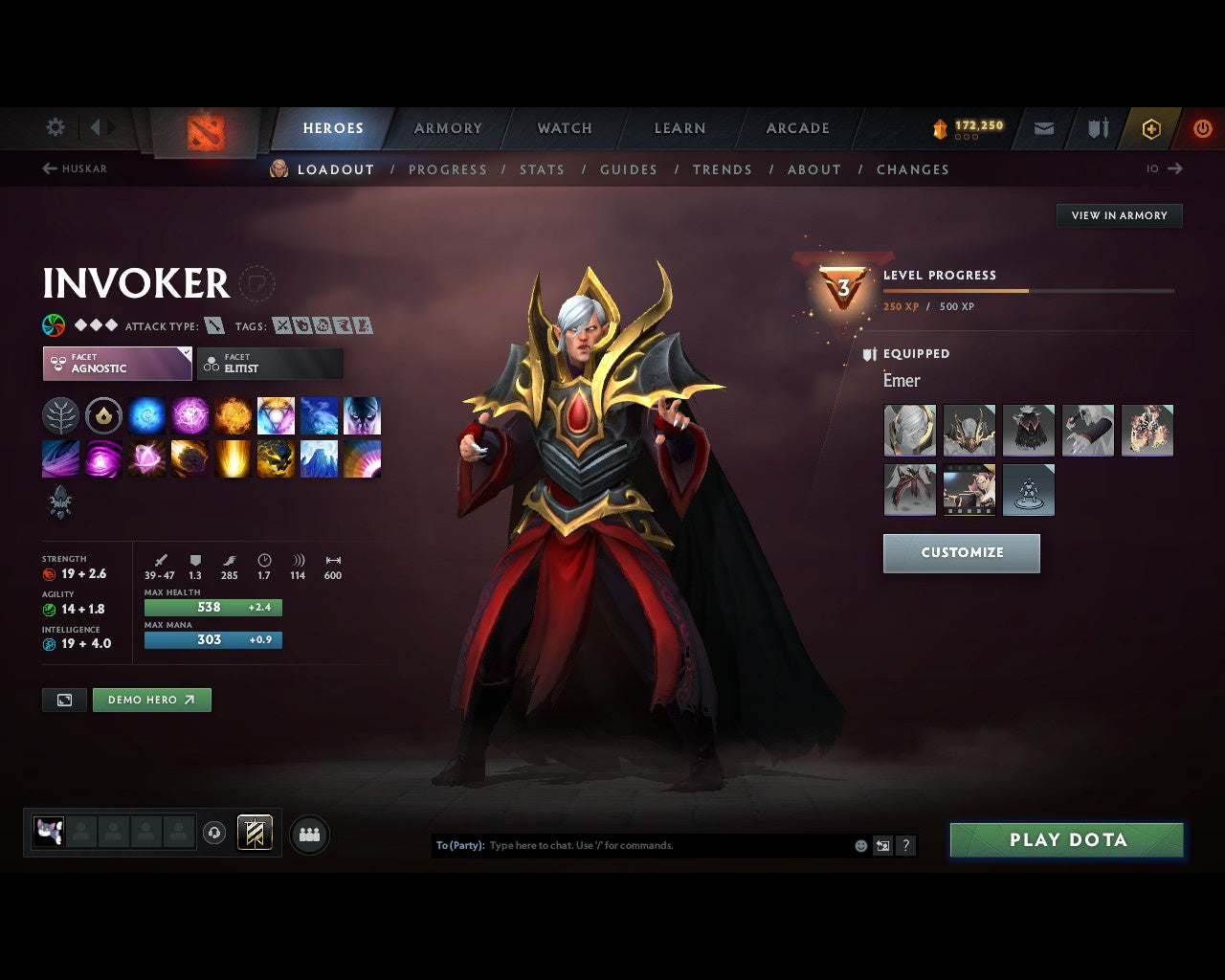
Task: Open the IO next hero arrow
Action: tap(1174, 168)
